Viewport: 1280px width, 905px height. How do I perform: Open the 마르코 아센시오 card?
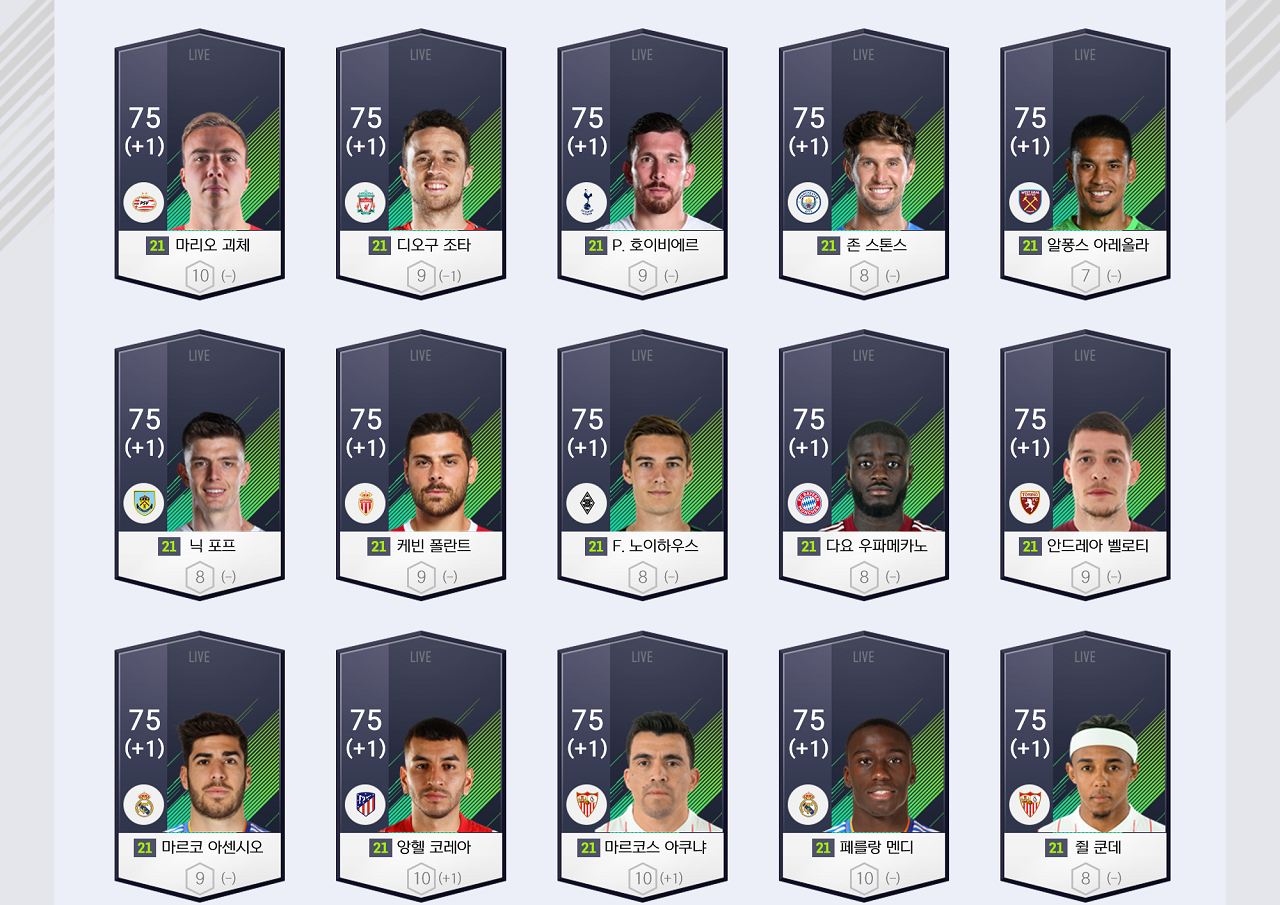point(200,767)
